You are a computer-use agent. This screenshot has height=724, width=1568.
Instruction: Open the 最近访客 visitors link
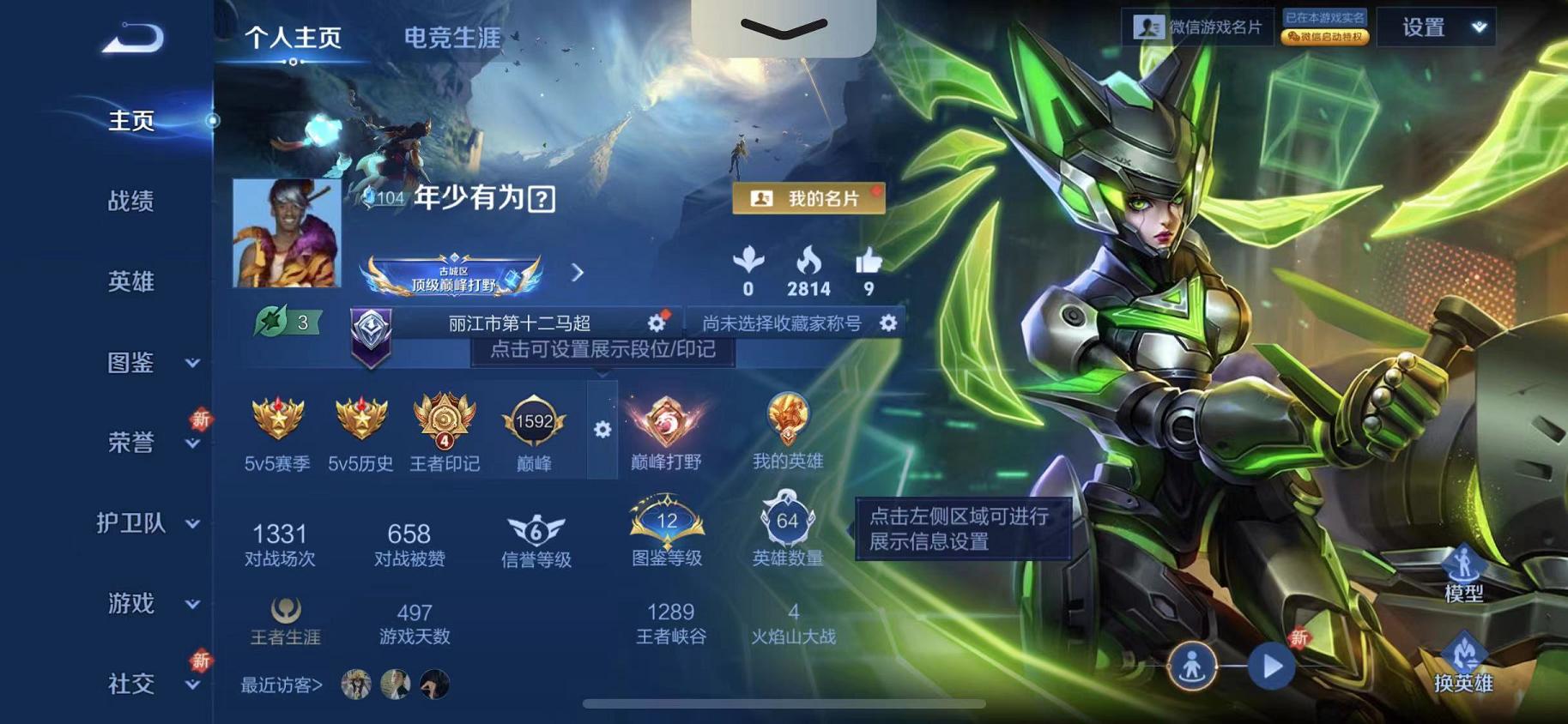[x=276, y=685]
